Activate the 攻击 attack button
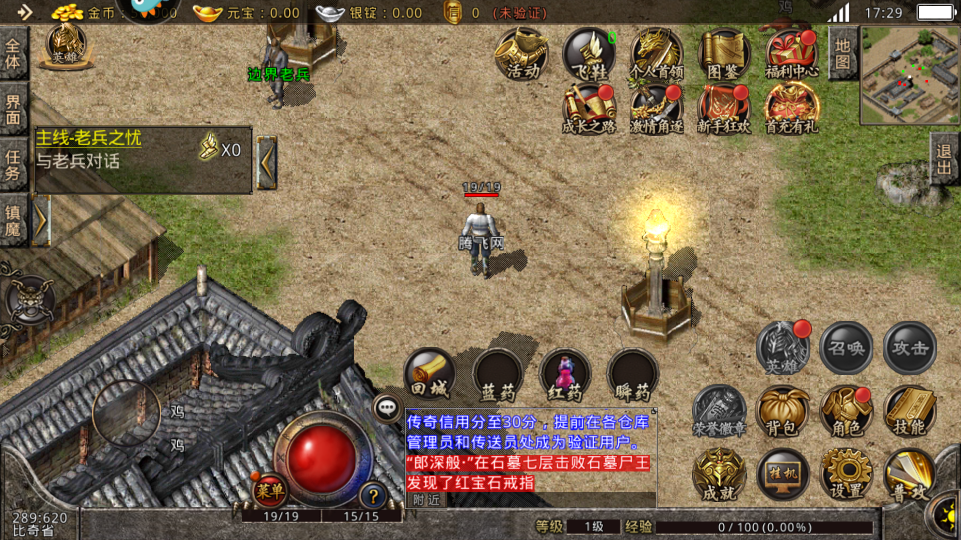The height and width of the screenshot is (540, 961). tap(910, 348)
